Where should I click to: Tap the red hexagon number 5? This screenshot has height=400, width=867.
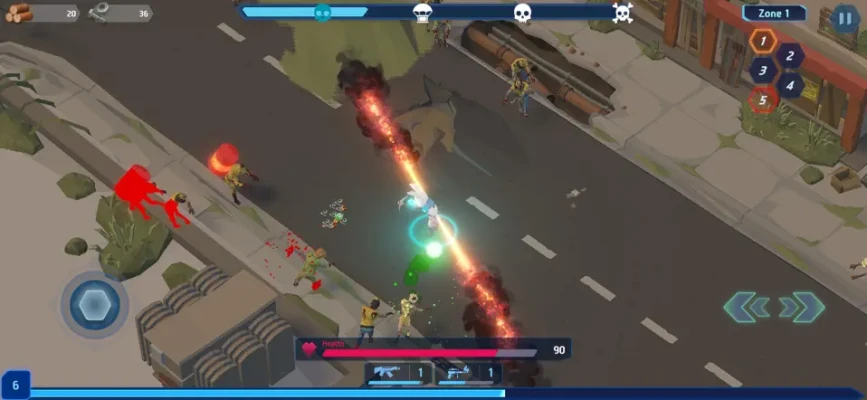763,99
